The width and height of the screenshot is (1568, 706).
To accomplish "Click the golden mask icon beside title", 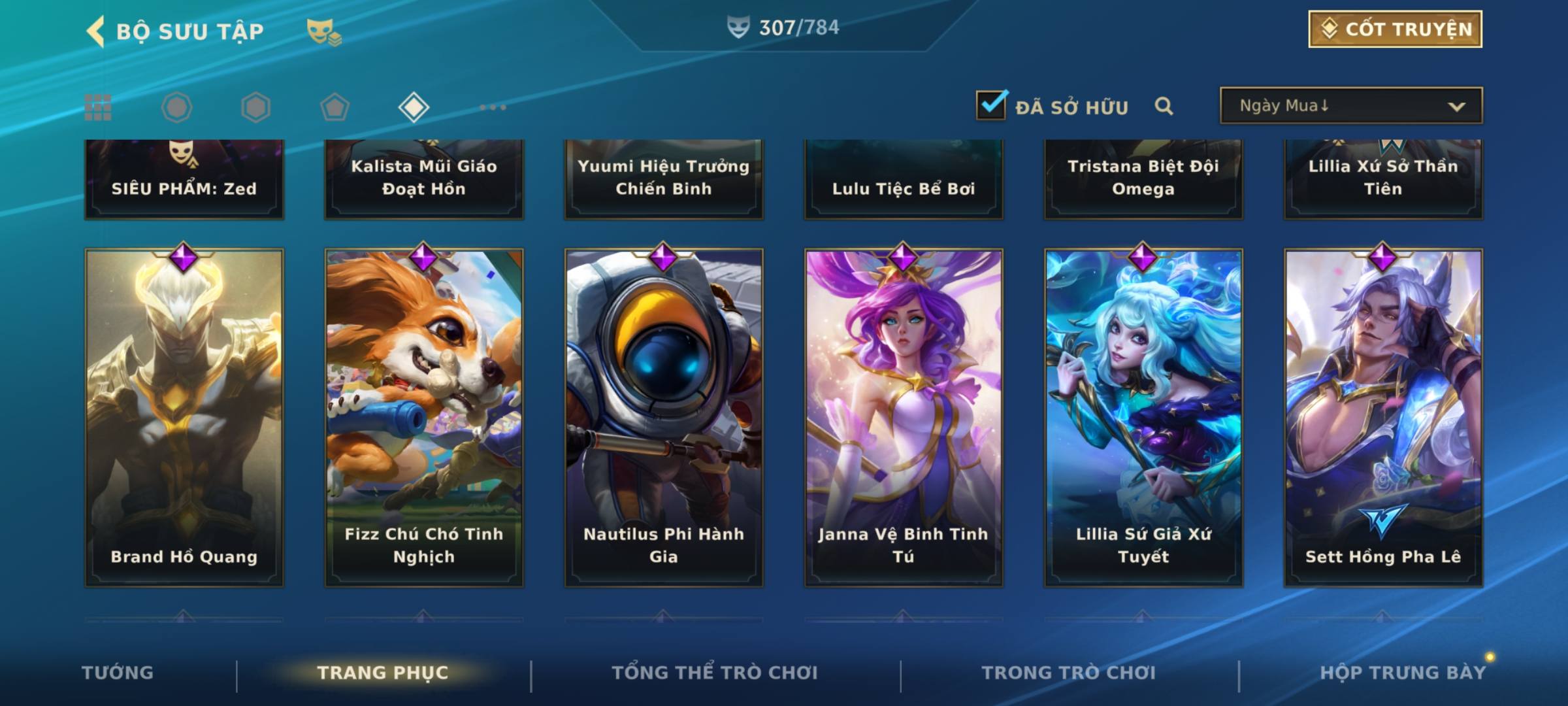I will (x=323, y=31).
